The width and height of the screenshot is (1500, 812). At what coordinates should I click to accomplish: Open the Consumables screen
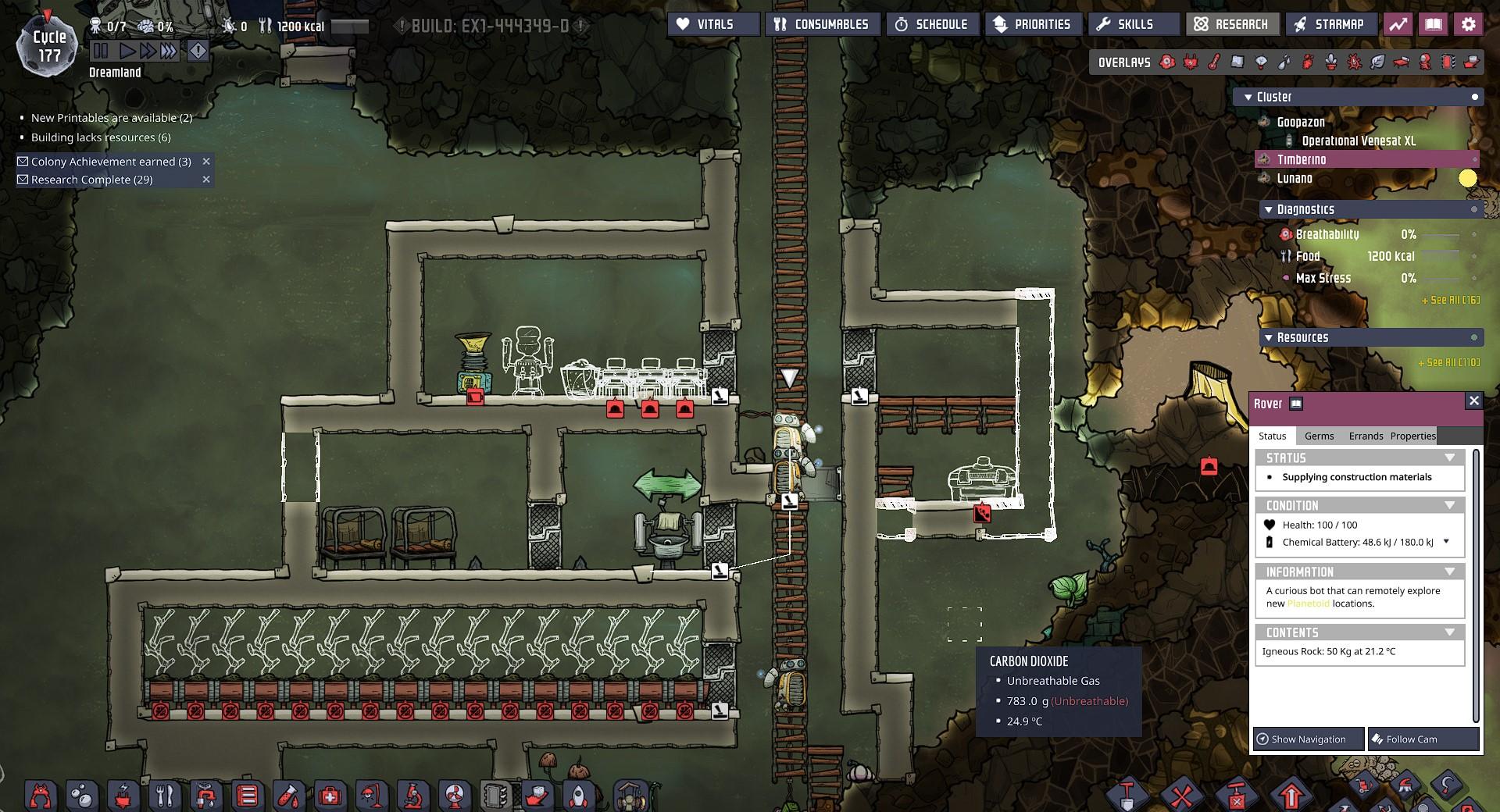823,24
